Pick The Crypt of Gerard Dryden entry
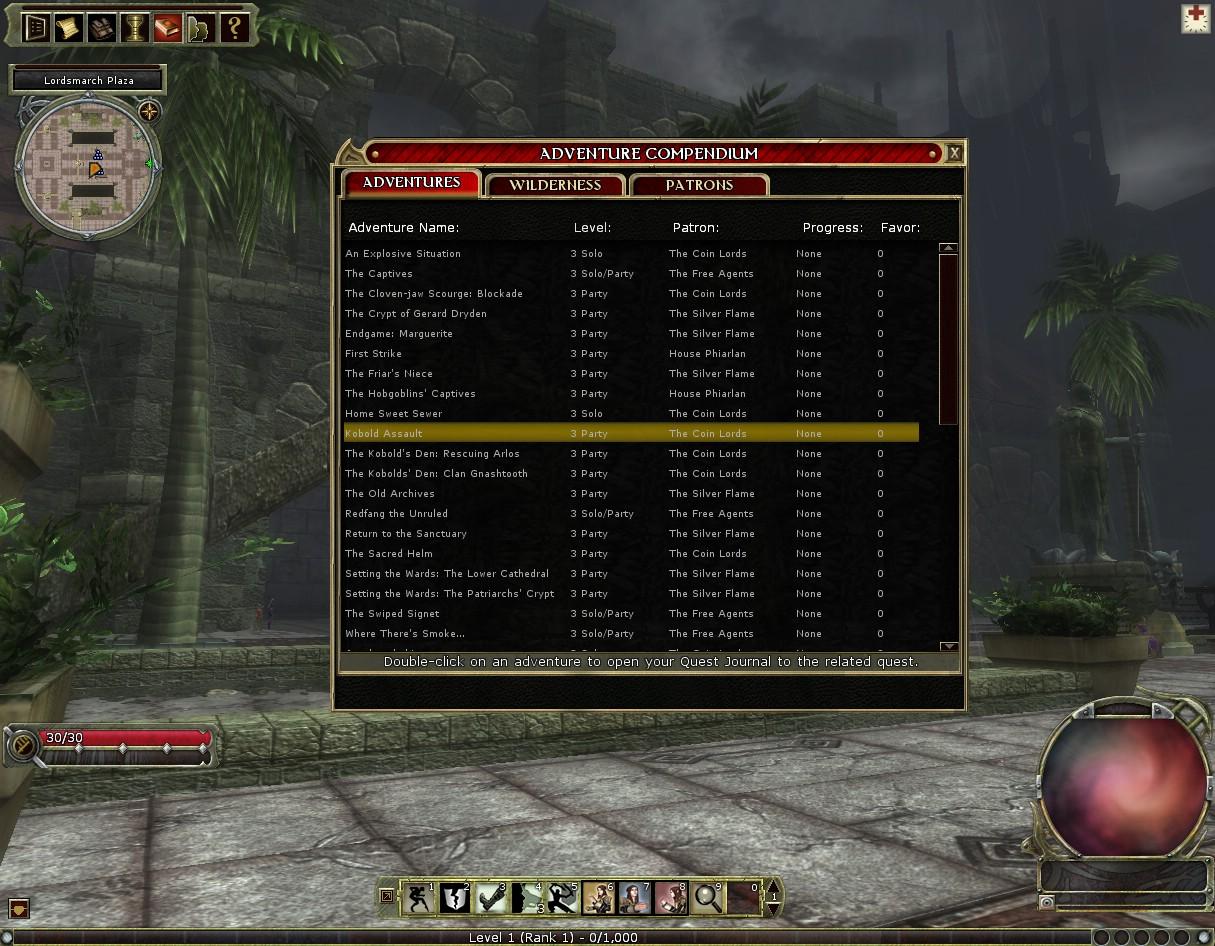 pos(416,314)
